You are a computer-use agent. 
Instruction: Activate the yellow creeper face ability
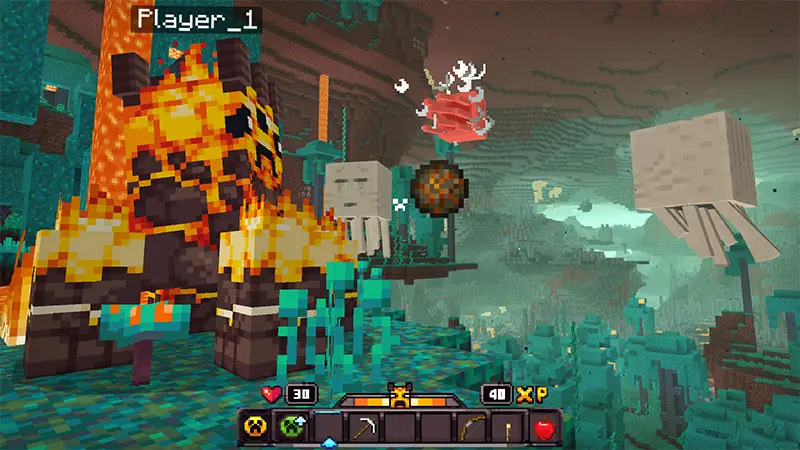click(256, 429)
